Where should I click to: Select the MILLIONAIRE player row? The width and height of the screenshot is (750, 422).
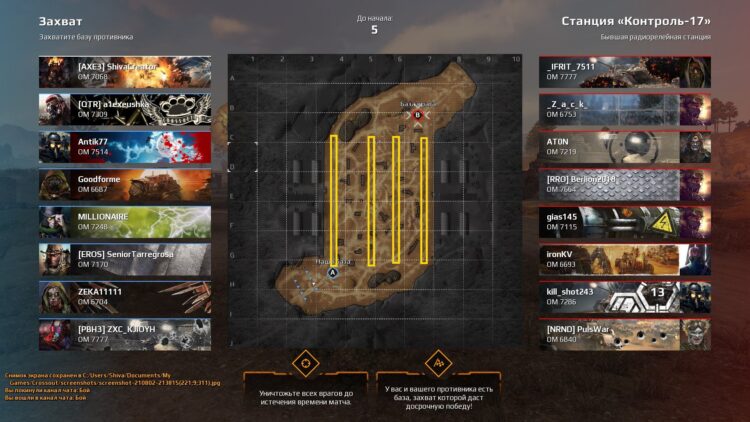[125, 222]
